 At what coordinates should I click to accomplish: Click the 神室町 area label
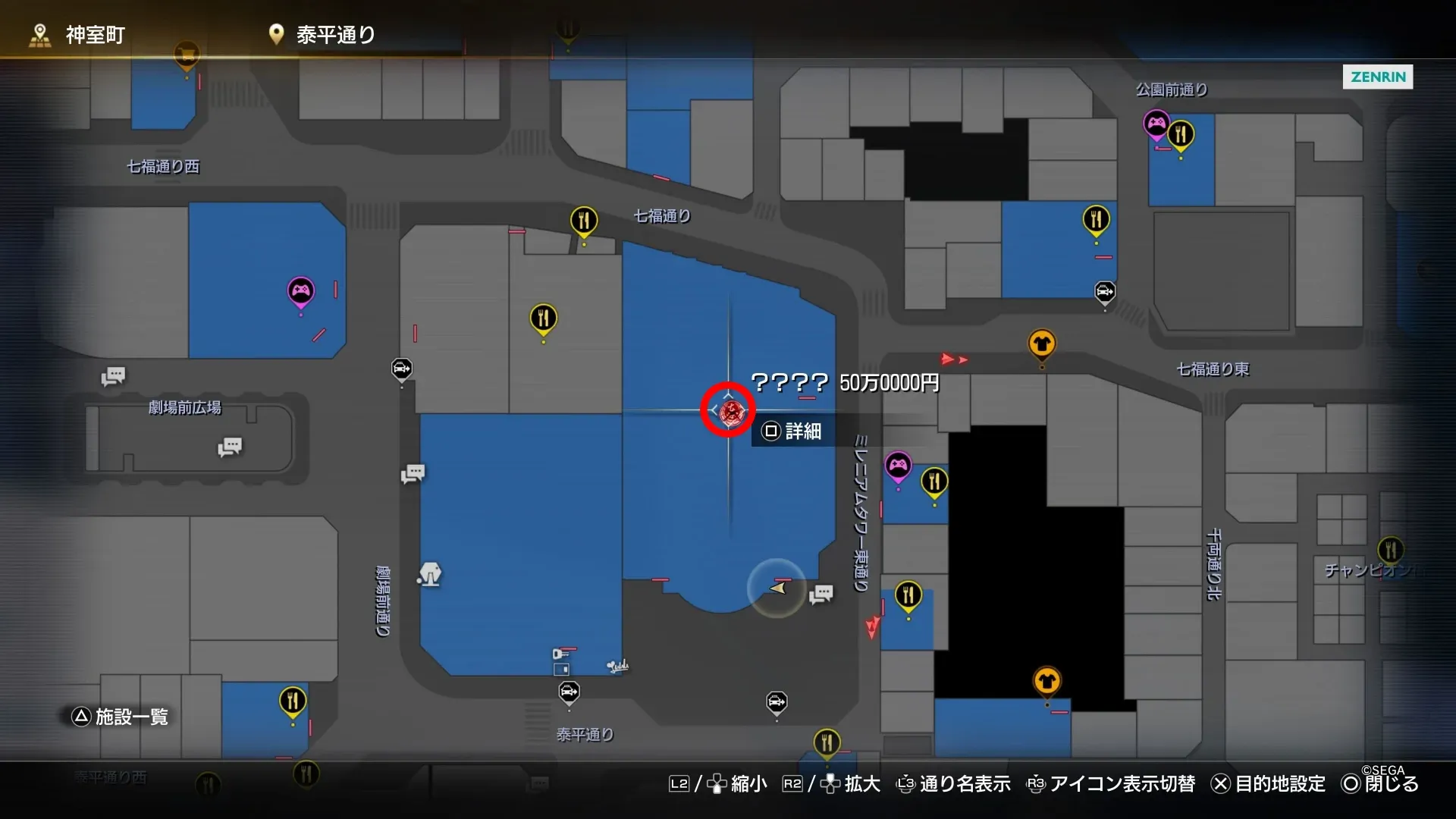(x=95, y=34)
